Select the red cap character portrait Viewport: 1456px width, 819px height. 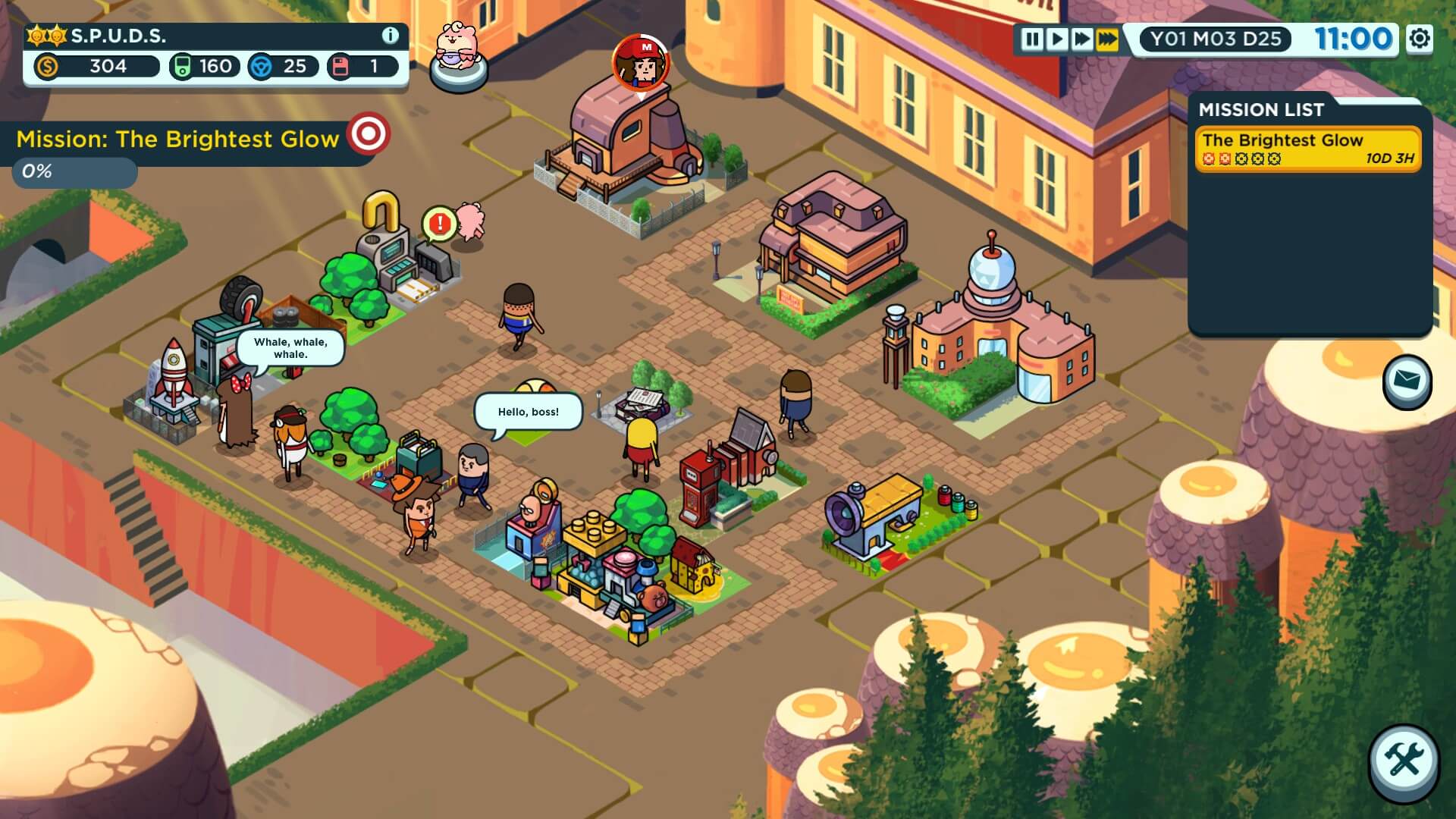pos(641,63)
